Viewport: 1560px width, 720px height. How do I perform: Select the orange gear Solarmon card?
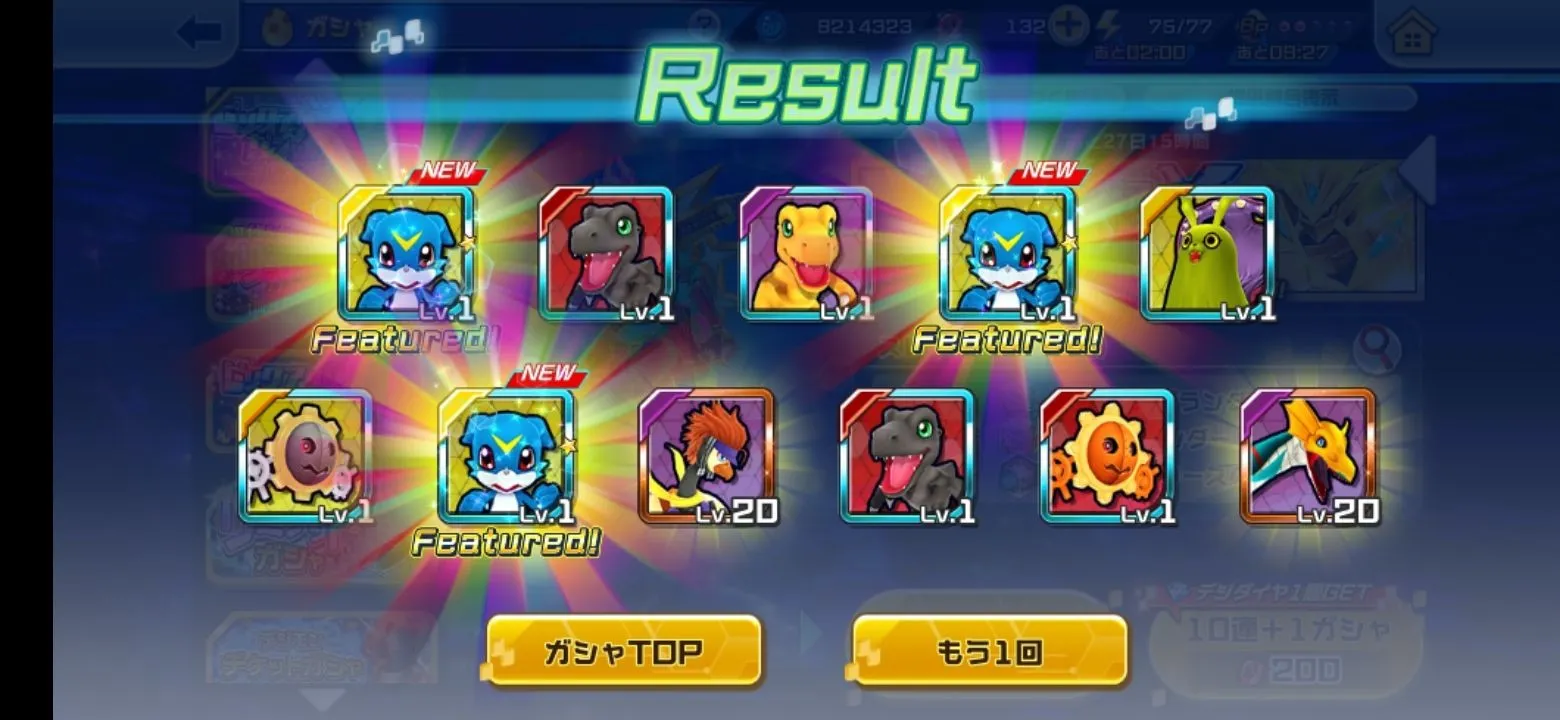point(1107,456)
